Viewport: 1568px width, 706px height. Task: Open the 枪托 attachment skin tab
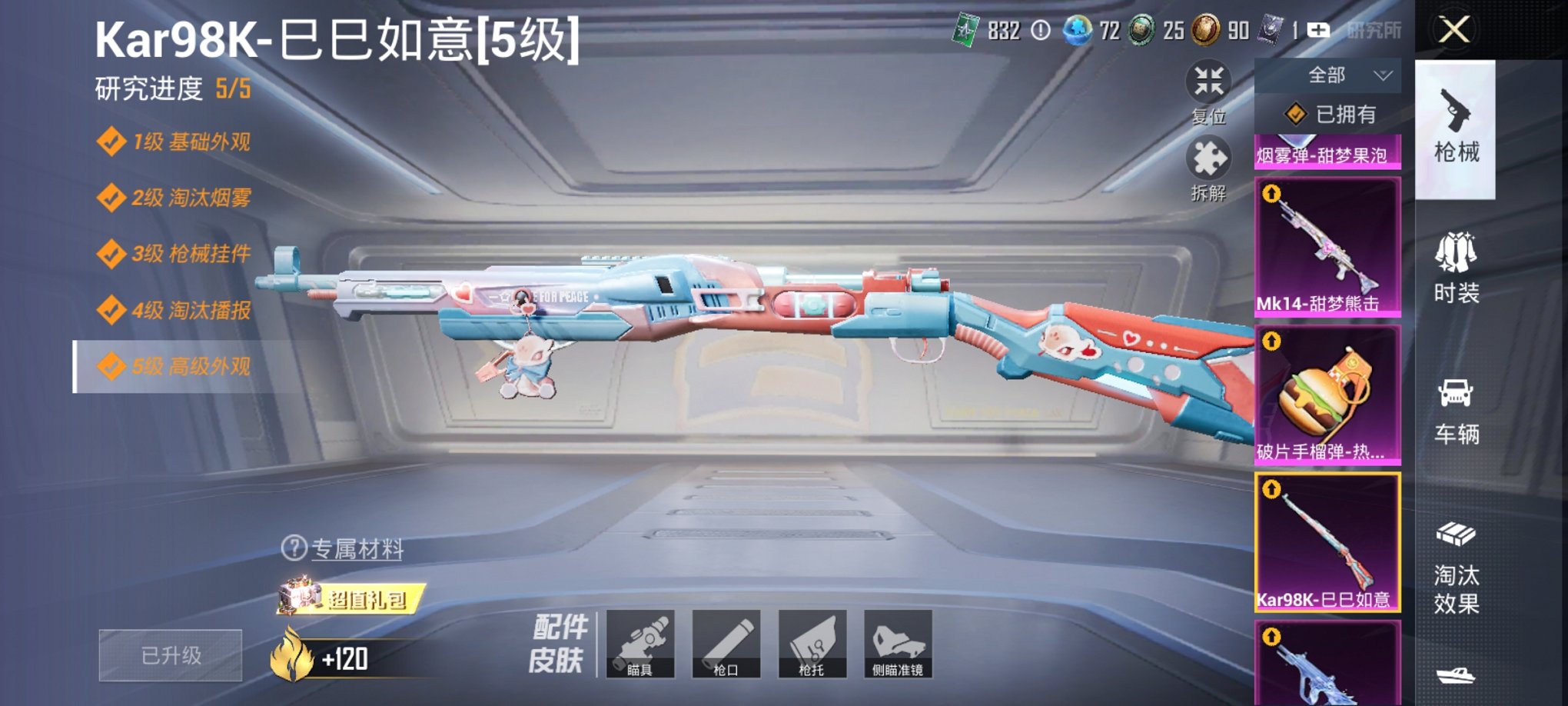812,644
